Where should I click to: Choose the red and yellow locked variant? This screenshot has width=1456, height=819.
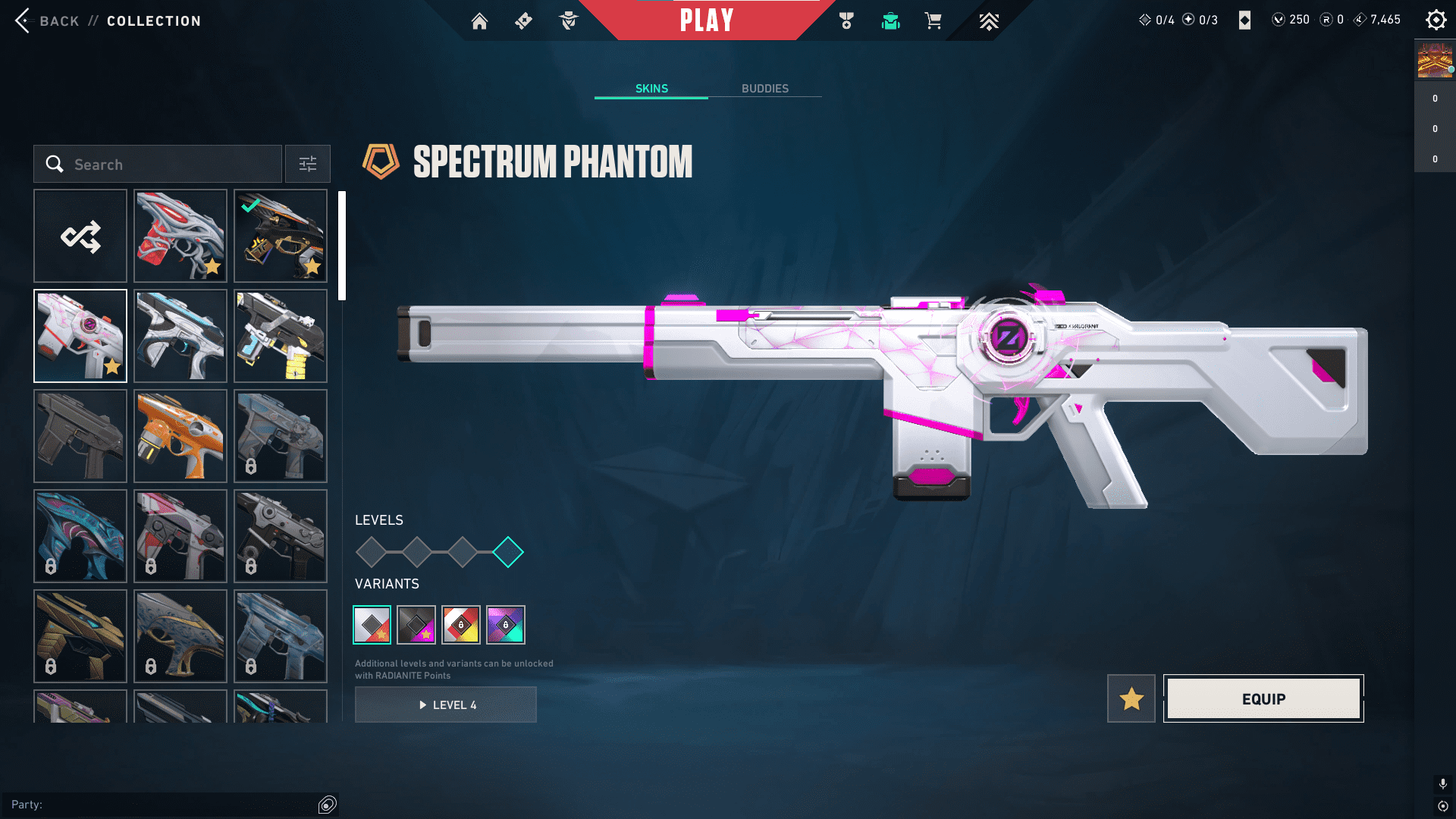(x=461, y=625)
